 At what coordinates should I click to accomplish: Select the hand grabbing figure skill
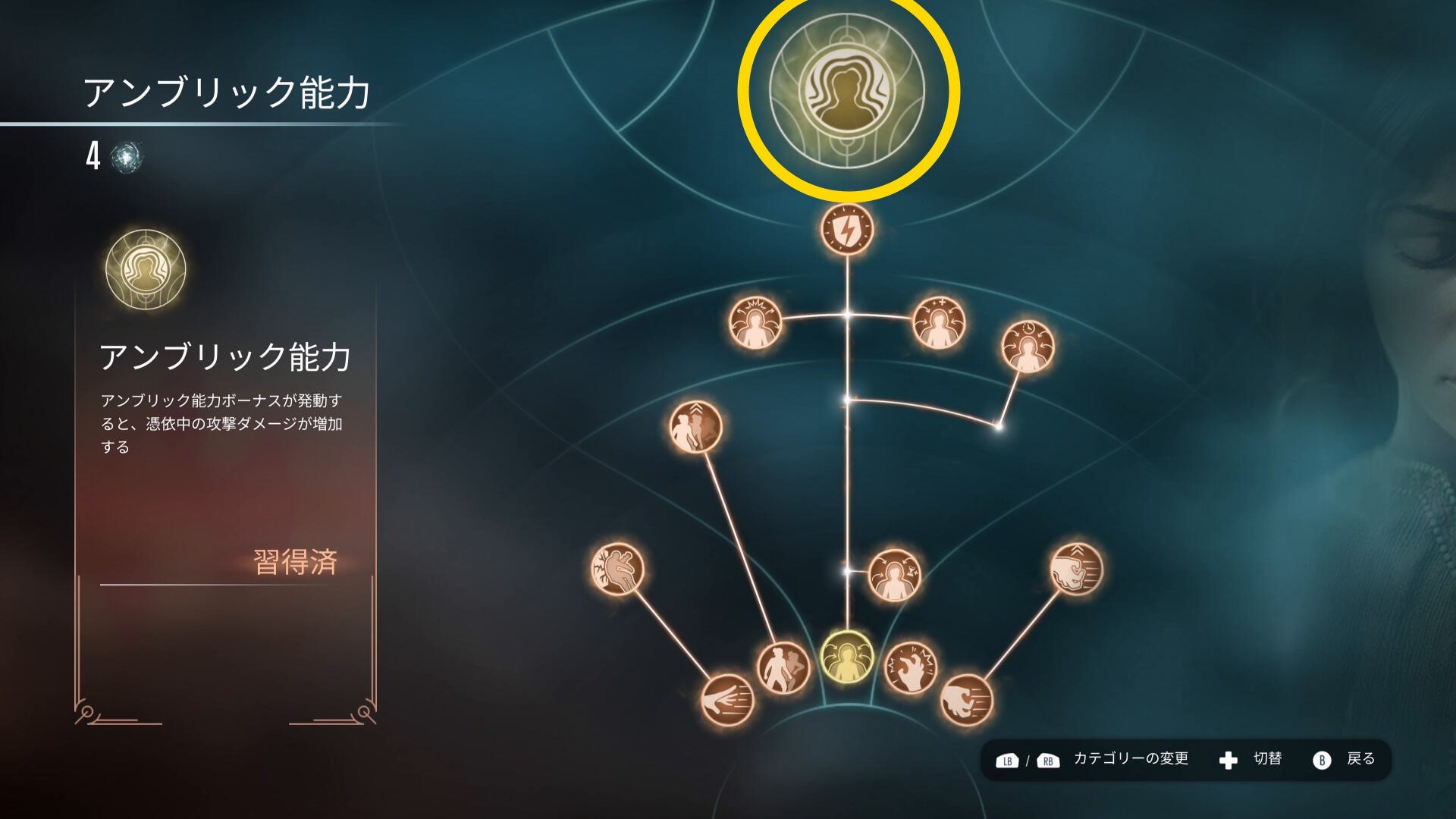click(x=617, y=569)
